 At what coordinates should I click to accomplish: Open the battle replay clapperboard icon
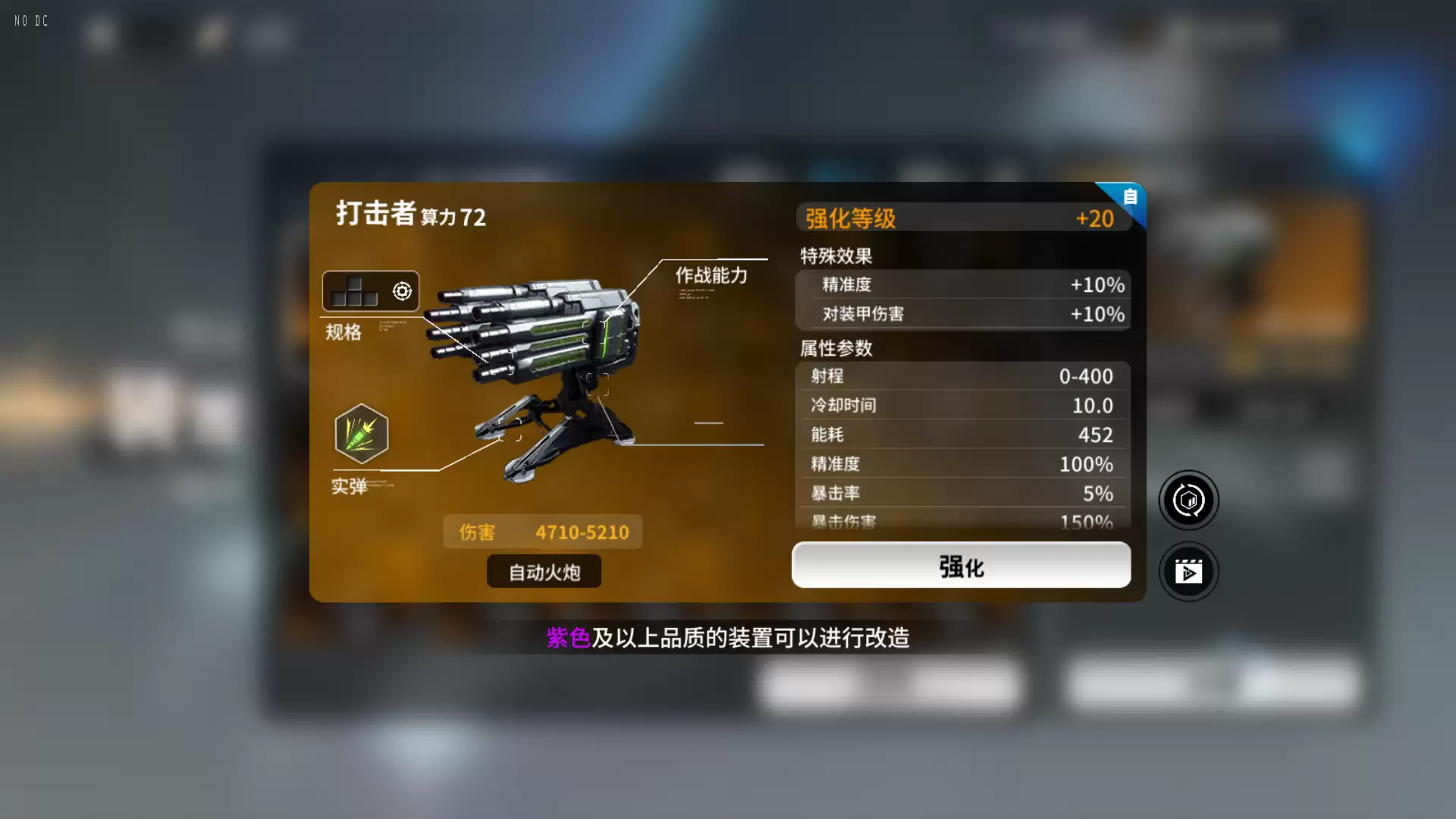click(1188, 572)
